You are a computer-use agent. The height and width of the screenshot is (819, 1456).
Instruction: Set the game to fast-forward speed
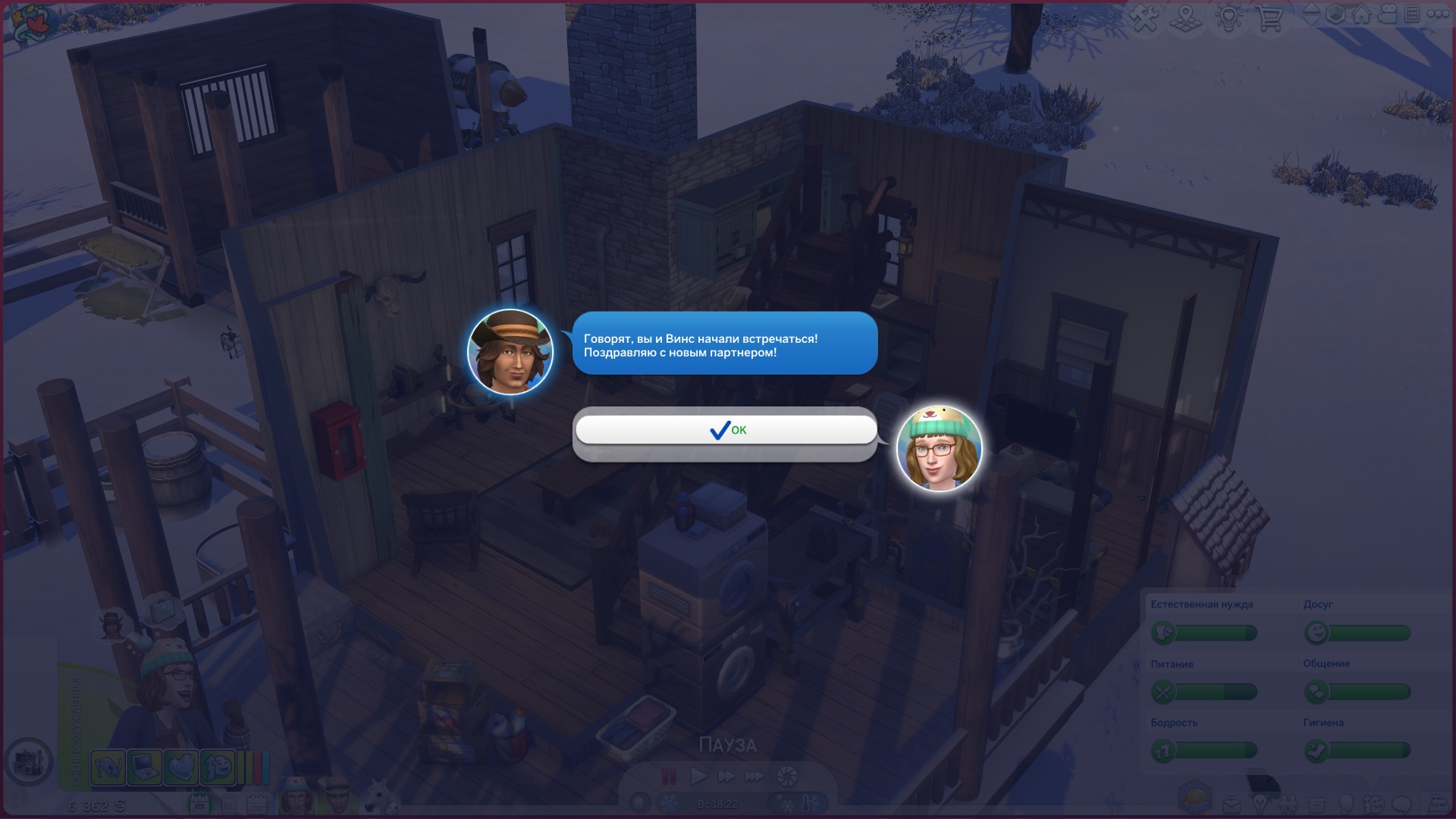726,776
